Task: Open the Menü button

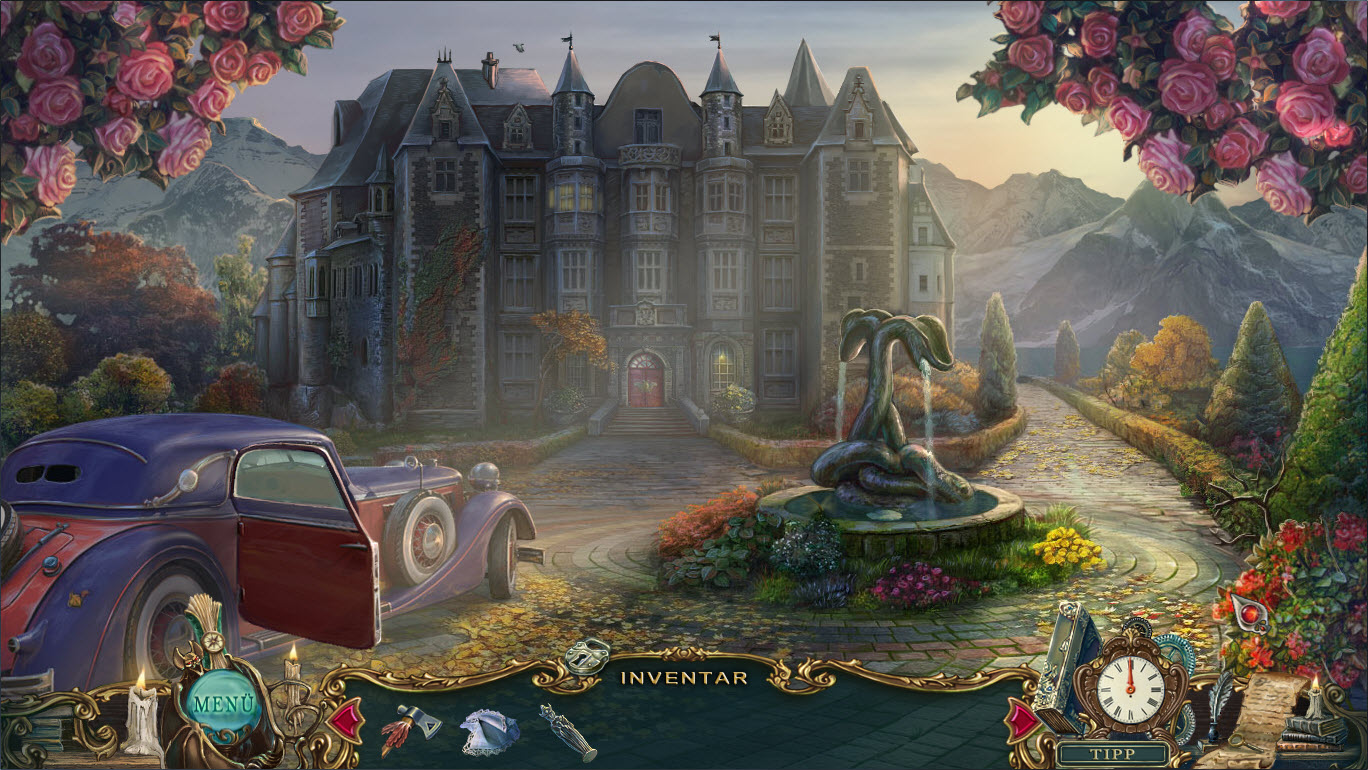Action: 219,702
